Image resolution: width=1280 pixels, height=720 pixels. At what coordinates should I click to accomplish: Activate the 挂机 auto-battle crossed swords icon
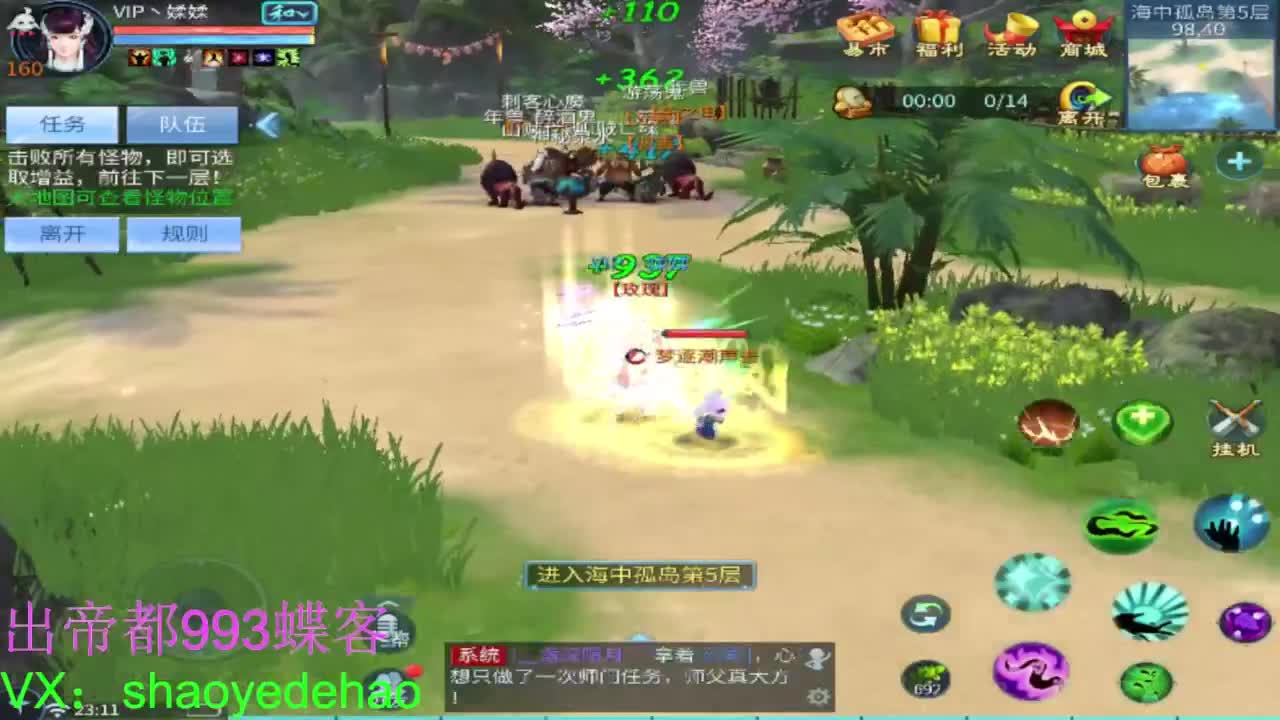1236,420
